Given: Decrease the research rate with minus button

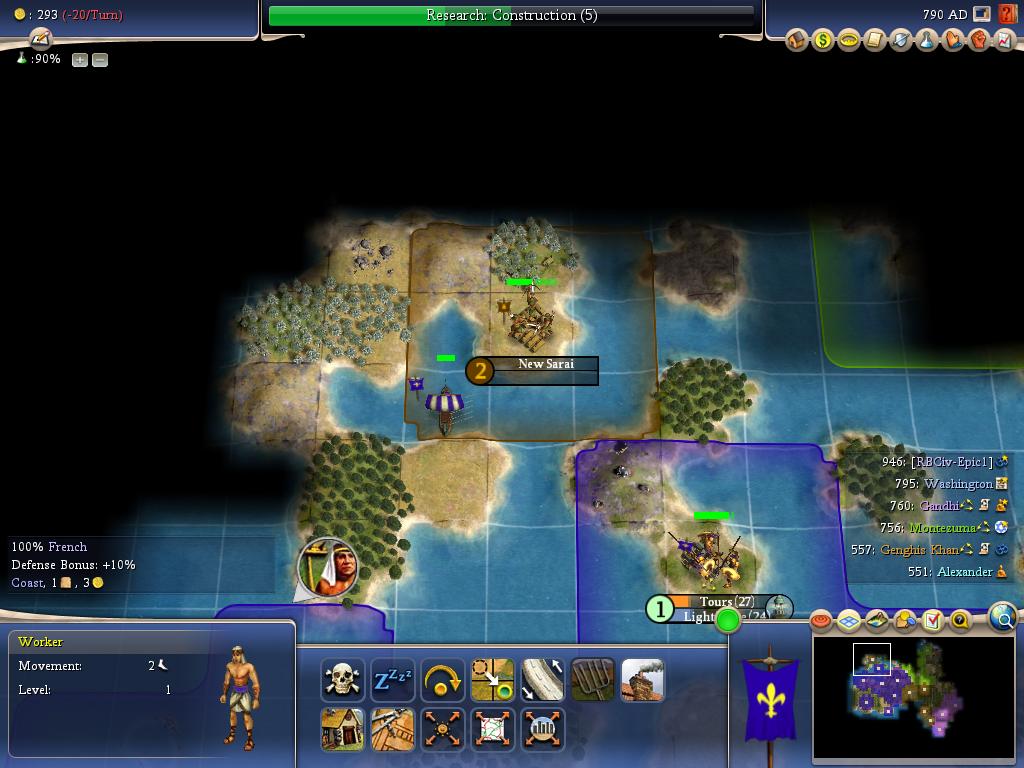Looking at the screenshot, I should point(100,60).
